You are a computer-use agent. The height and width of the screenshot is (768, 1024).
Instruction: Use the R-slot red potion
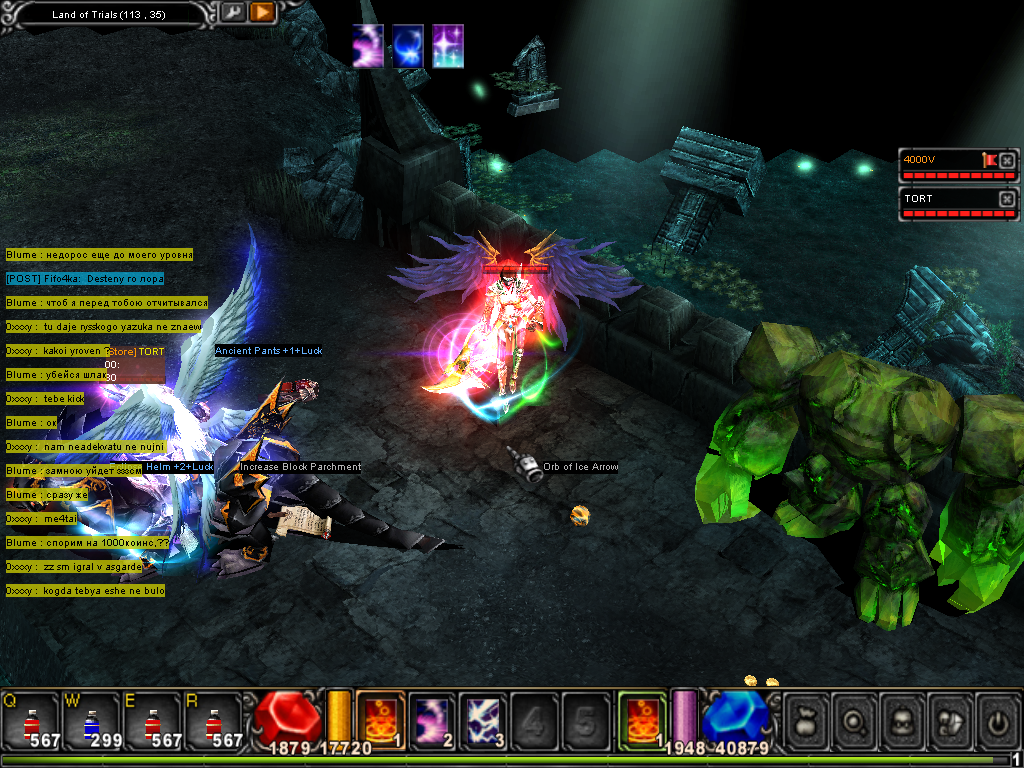212,720
